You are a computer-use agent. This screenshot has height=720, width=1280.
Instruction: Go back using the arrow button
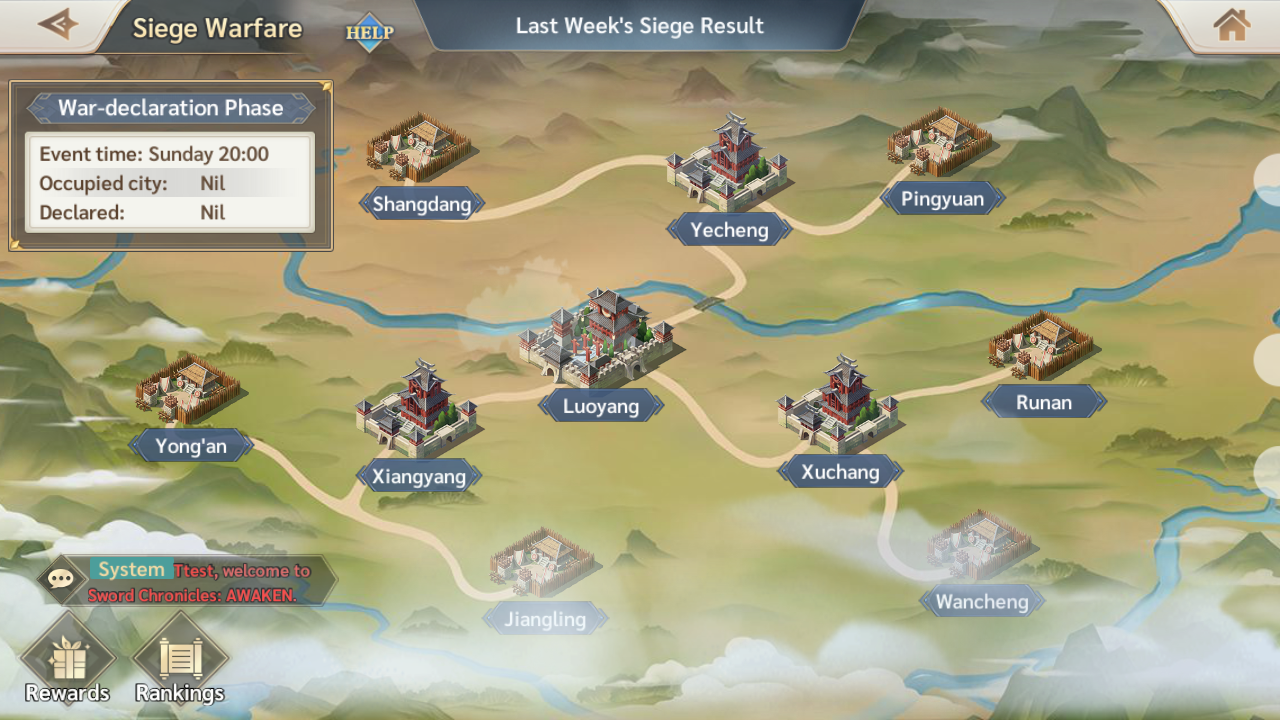(x=57, y=25)
